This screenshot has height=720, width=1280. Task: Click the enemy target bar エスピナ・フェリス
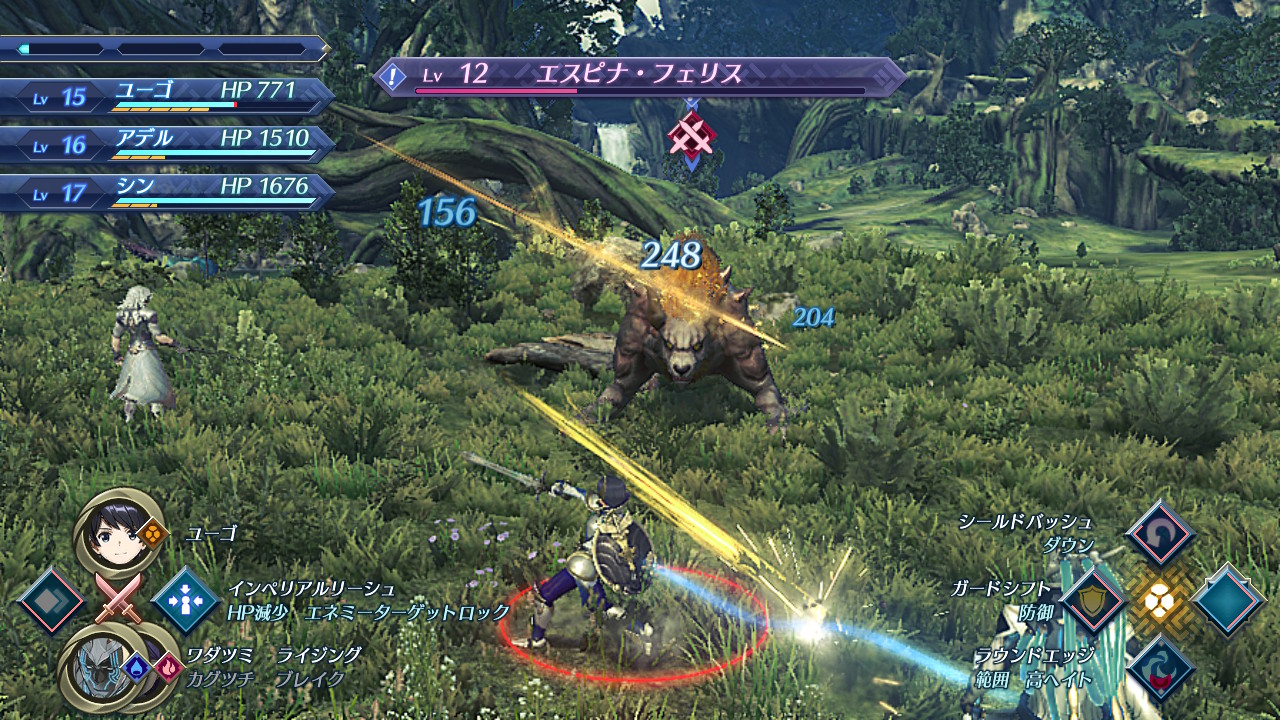coord(640,77)
